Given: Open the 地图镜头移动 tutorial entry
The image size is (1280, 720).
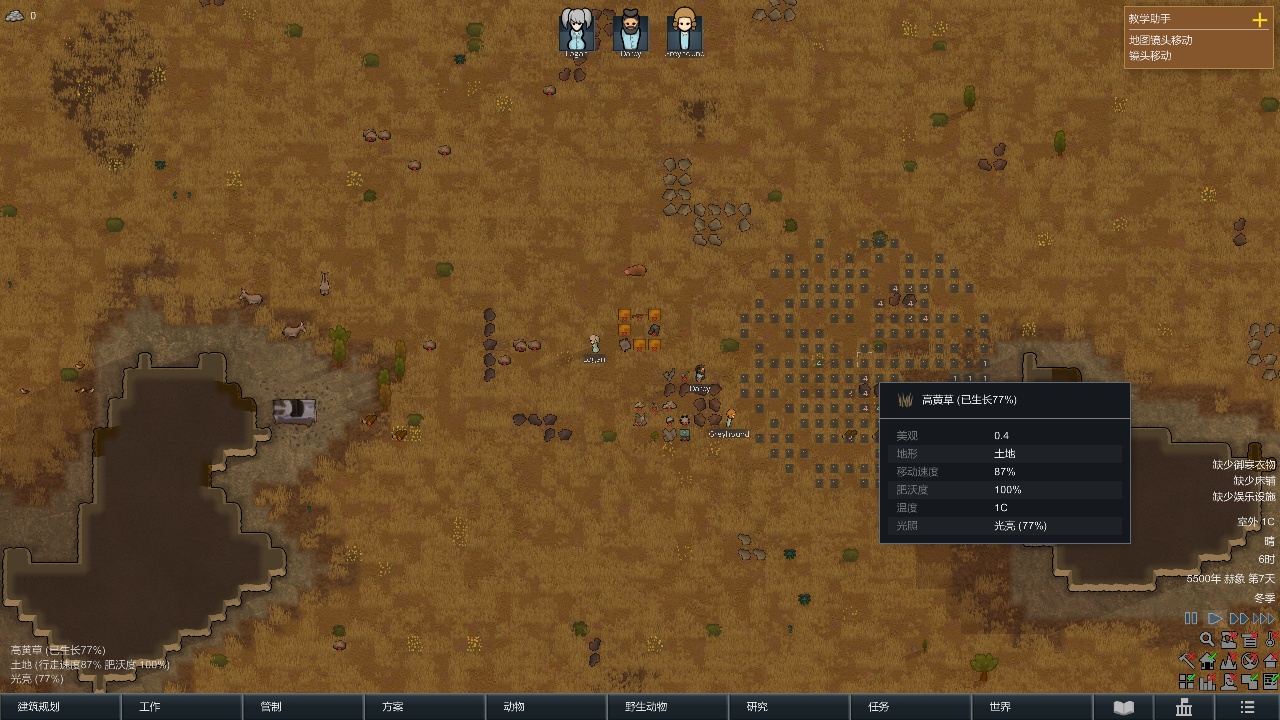Looking at the screenshot, I should pyautogui.click(x=1161, y=40).
